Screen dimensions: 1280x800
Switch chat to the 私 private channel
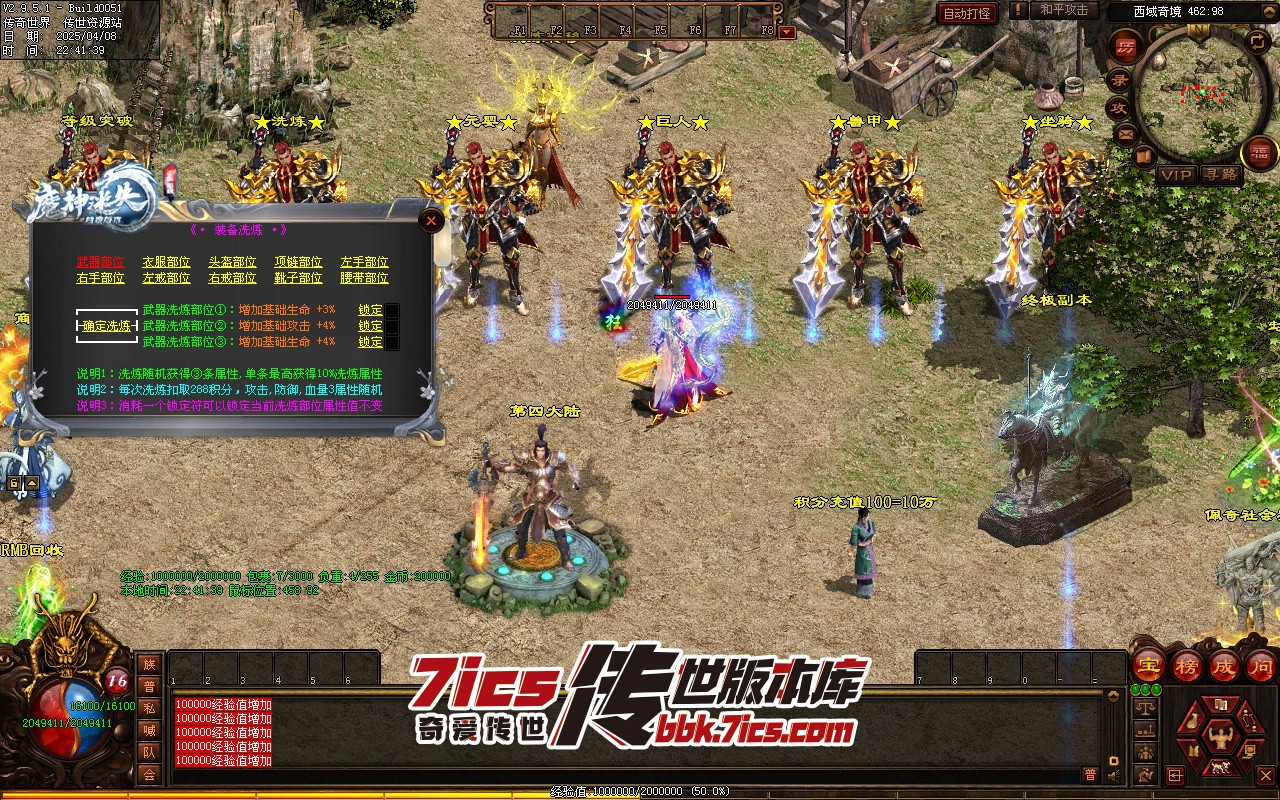point(149,708)
